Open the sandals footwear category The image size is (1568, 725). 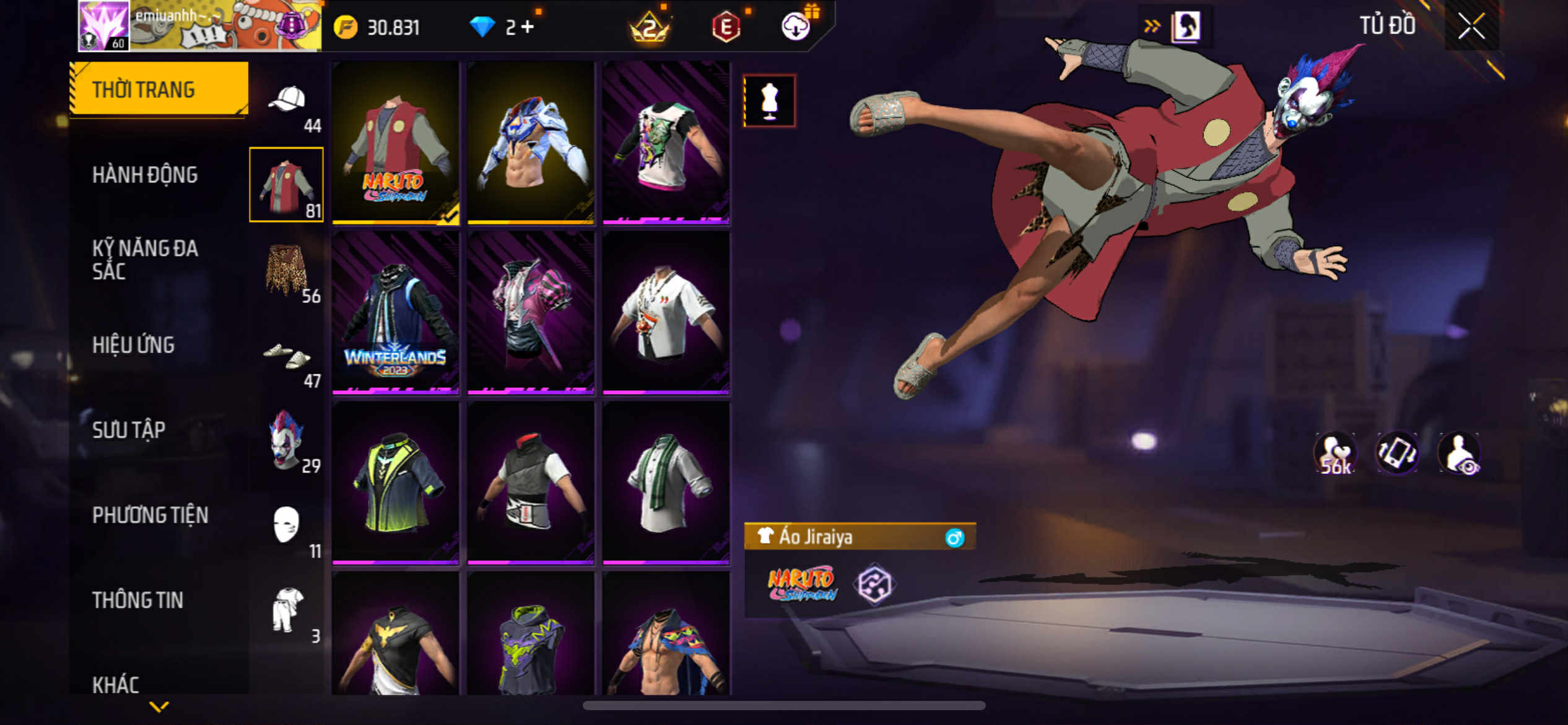tap(286, 356)
